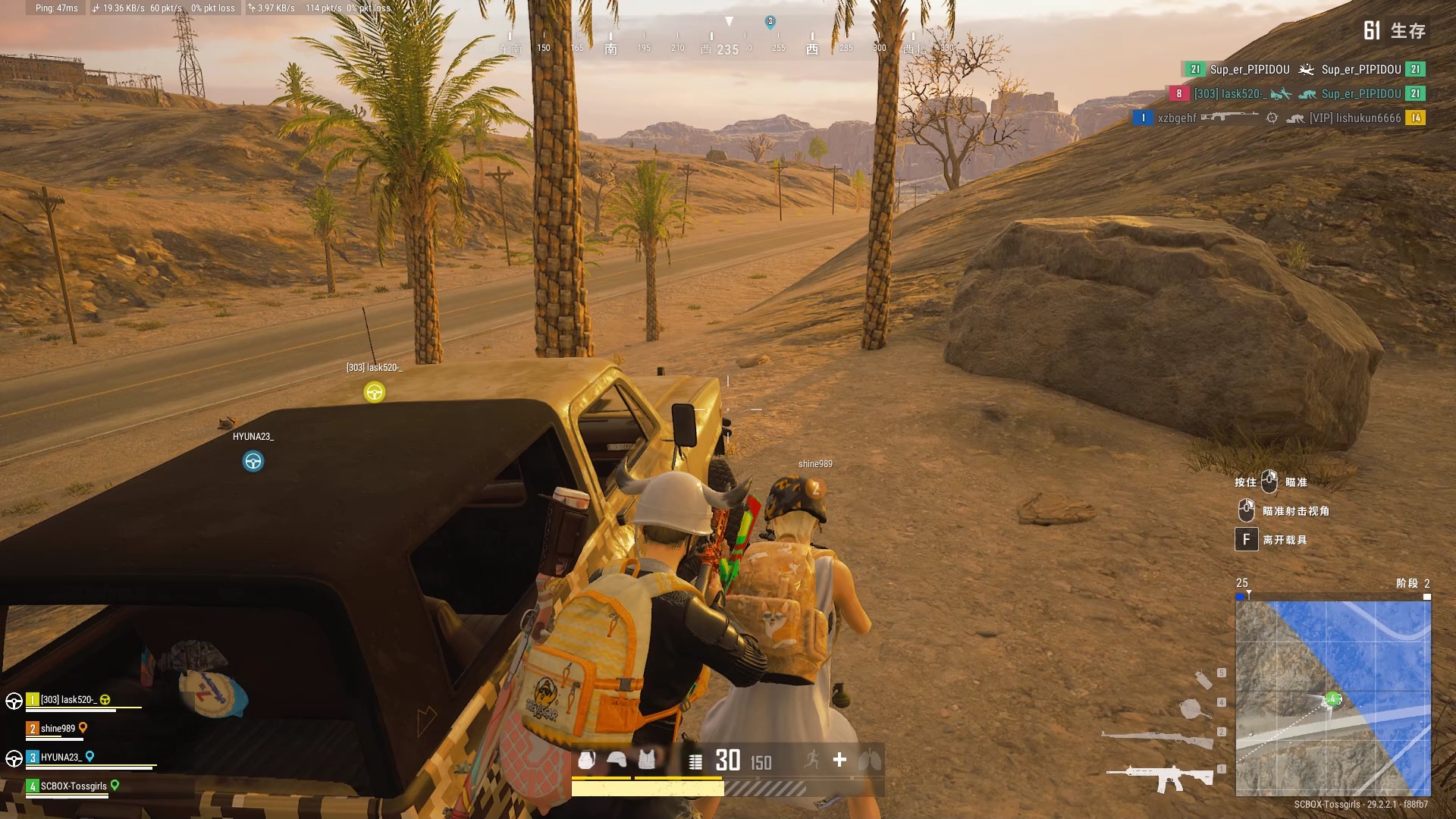Click the 阶段 2 phase indicator
The width and height of the screenshot is (1456, 819).
1415,584
